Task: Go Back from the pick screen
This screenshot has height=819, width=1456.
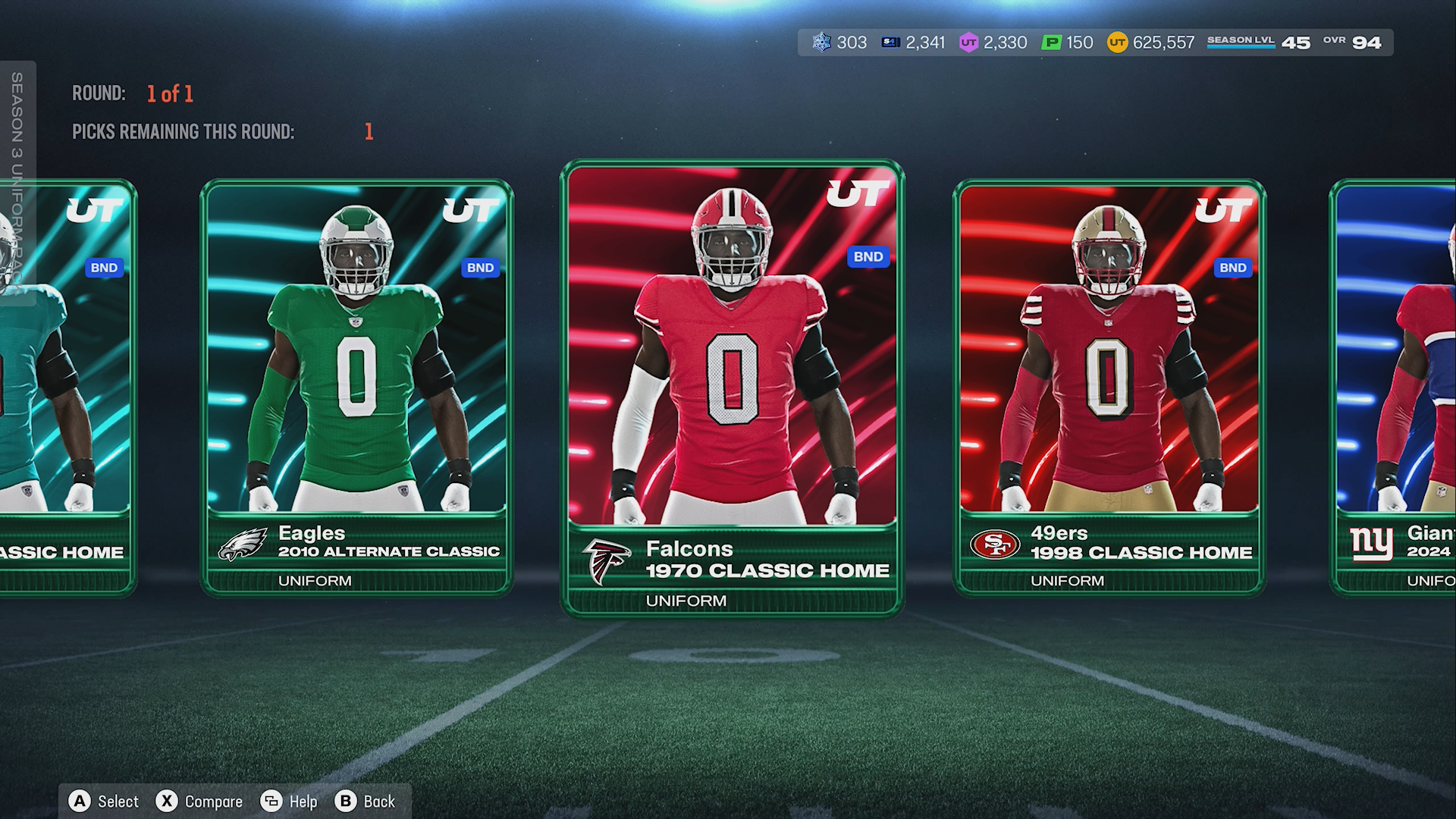Action: 366,802
